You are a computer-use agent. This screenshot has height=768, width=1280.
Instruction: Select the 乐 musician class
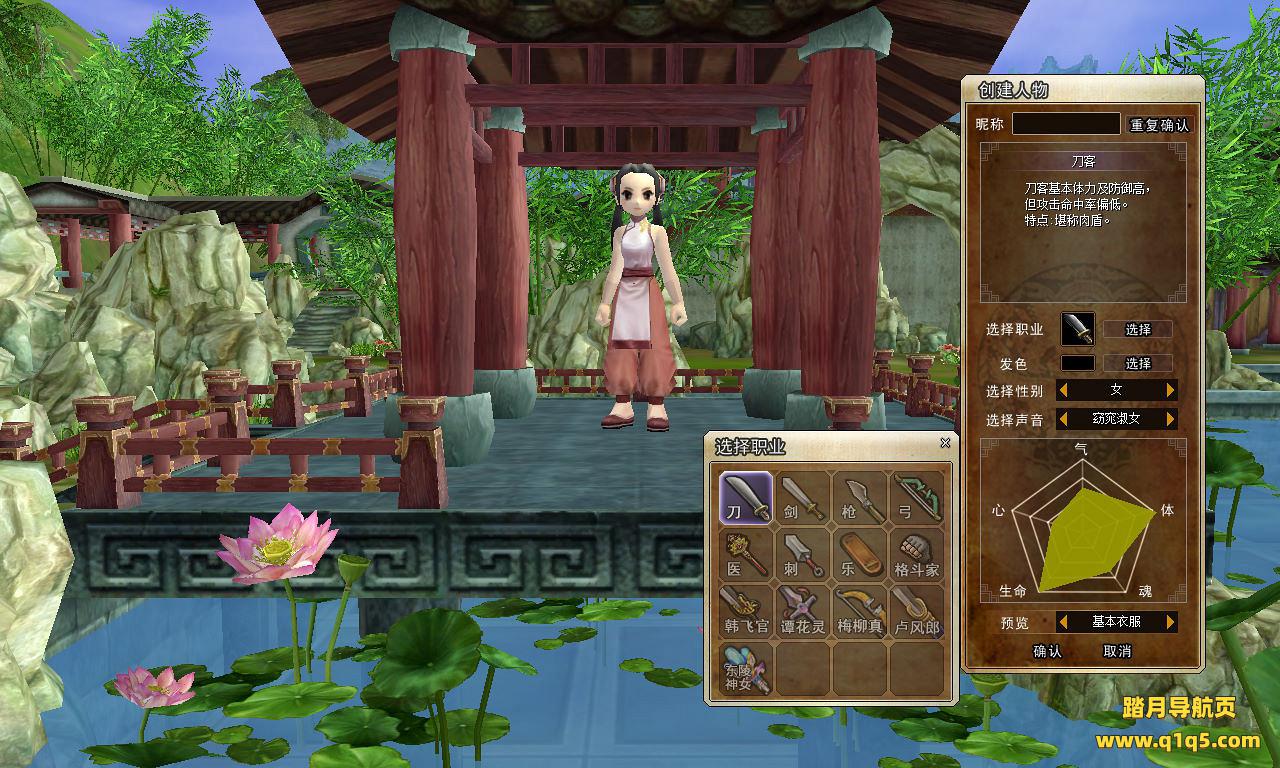point(860,554)
